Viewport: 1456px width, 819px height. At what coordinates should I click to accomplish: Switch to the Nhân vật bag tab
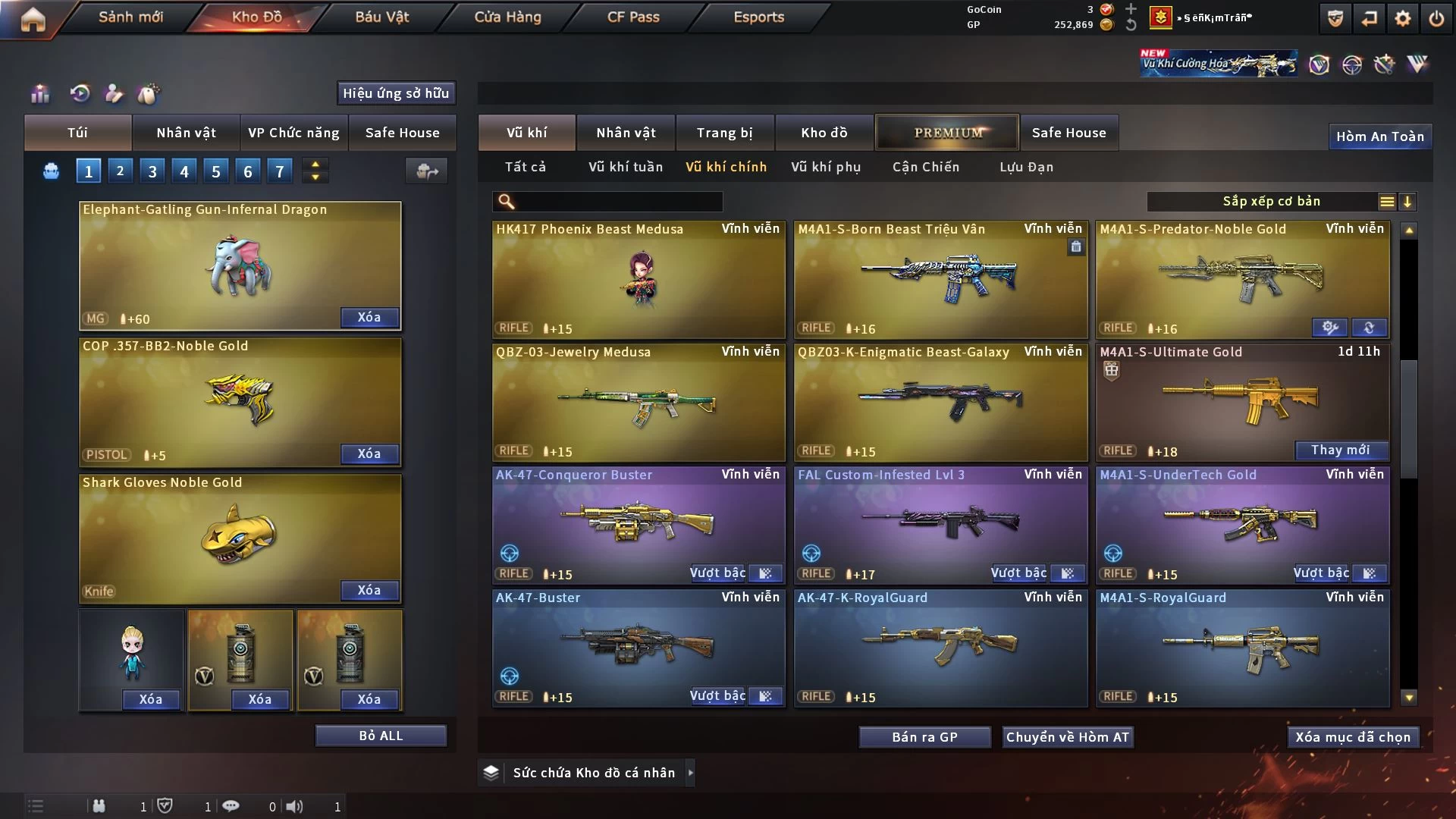186,133
